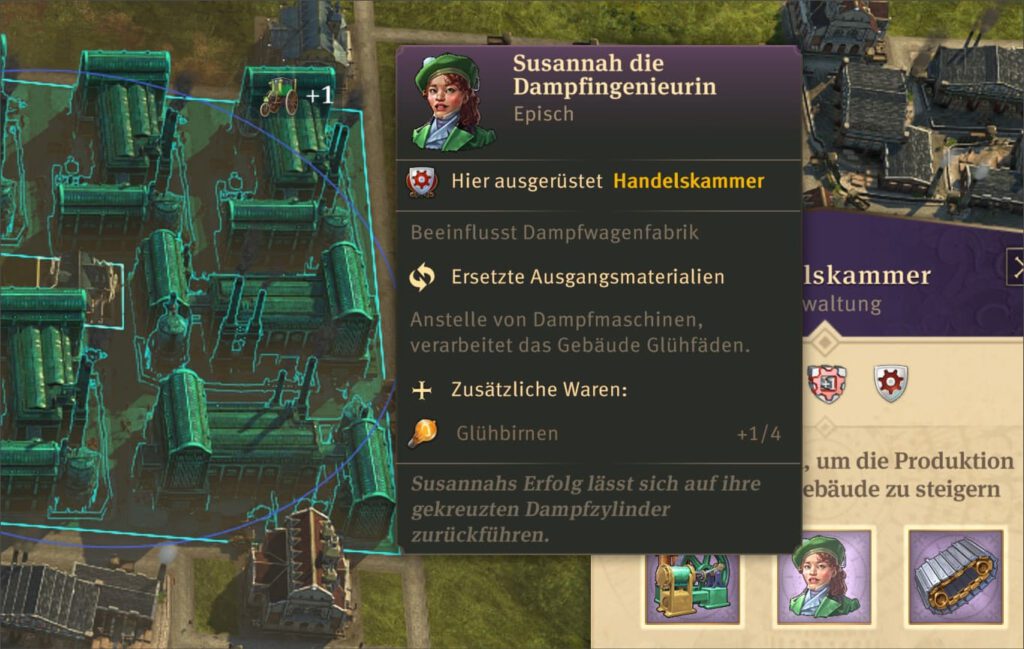Viewport: 1024px width, 649px height.
Task: Select the Susannah engineer item slot
Action: (823, 577)
